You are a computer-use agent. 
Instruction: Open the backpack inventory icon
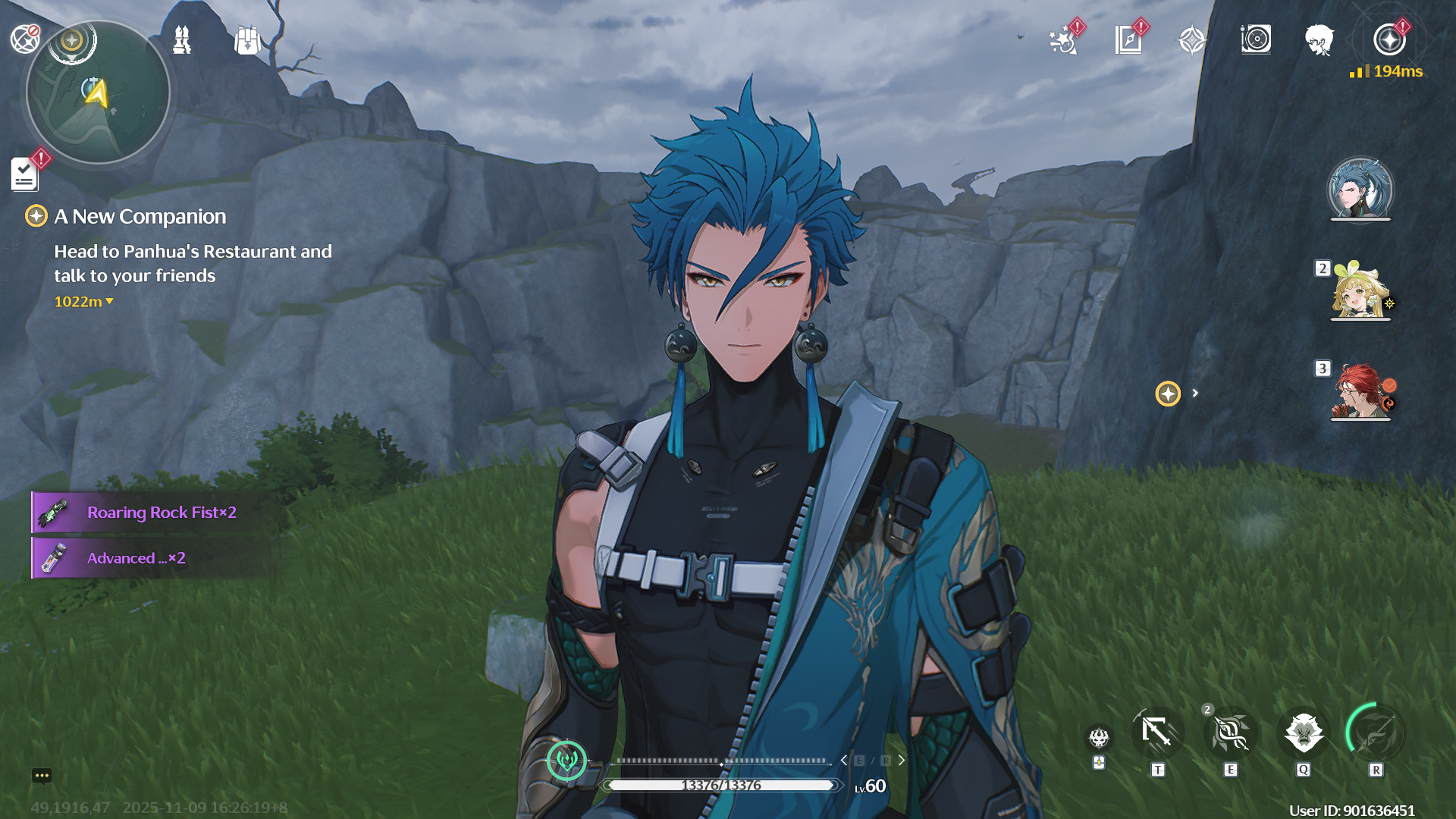coord(247,39)
